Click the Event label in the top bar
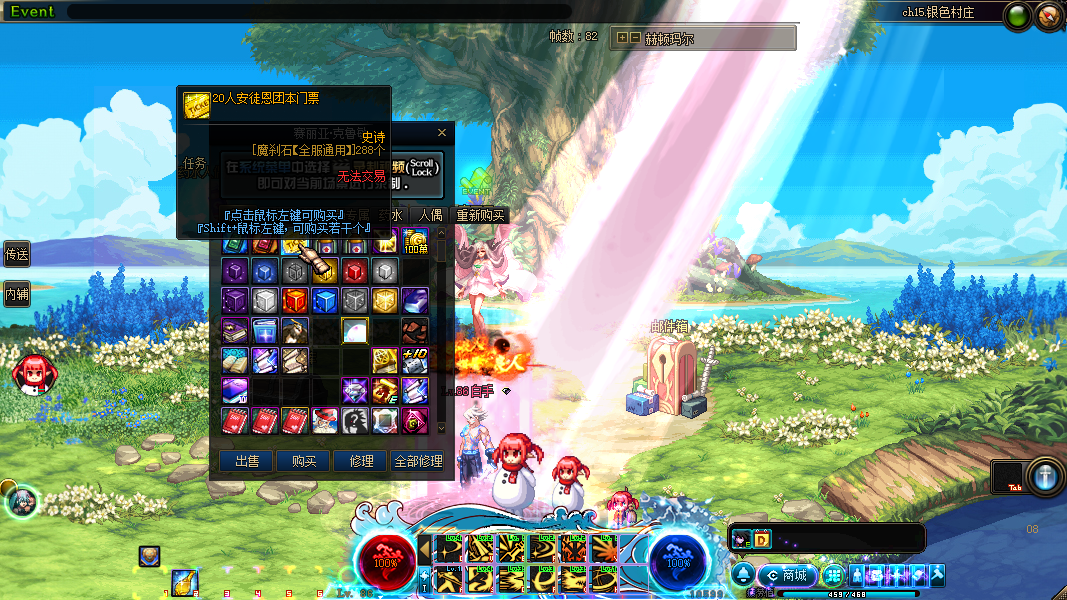The width and height of the screenshot is (1067, 600). tap(31, 12)
